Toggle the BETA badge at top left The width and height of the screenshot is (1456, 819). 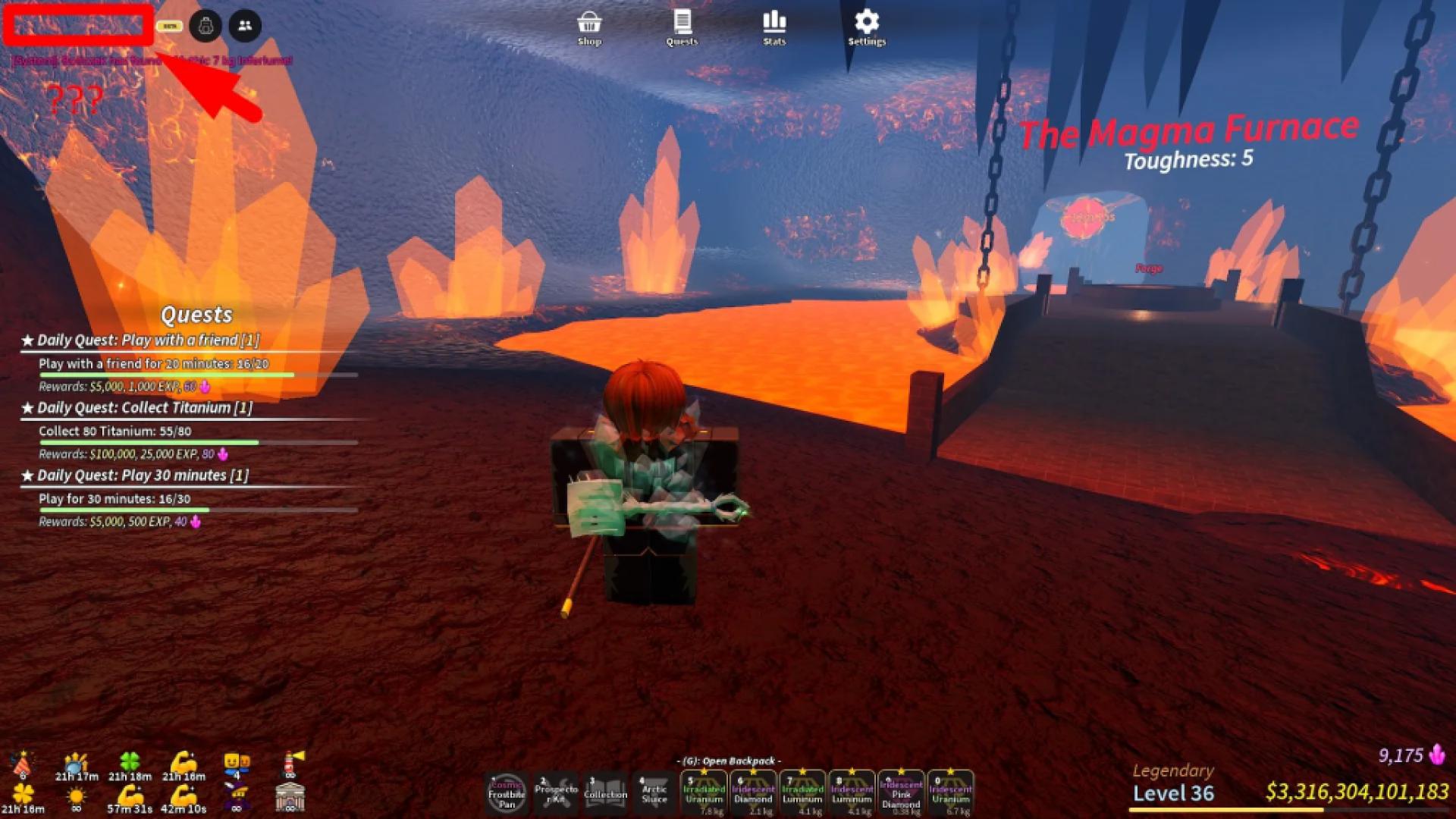171,27
